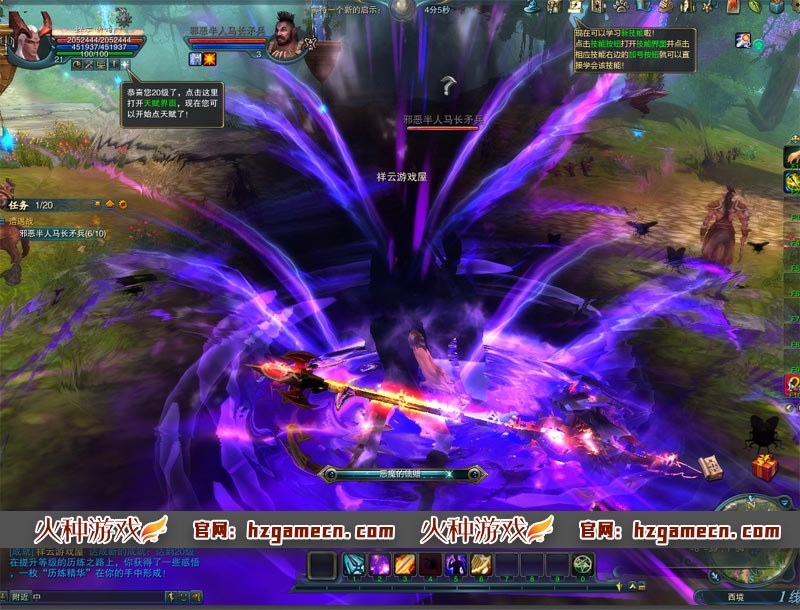Screen dimensions: 800x610
Task: Open the parchment scroll icon above the minimap
Action: tap(712, 467)
